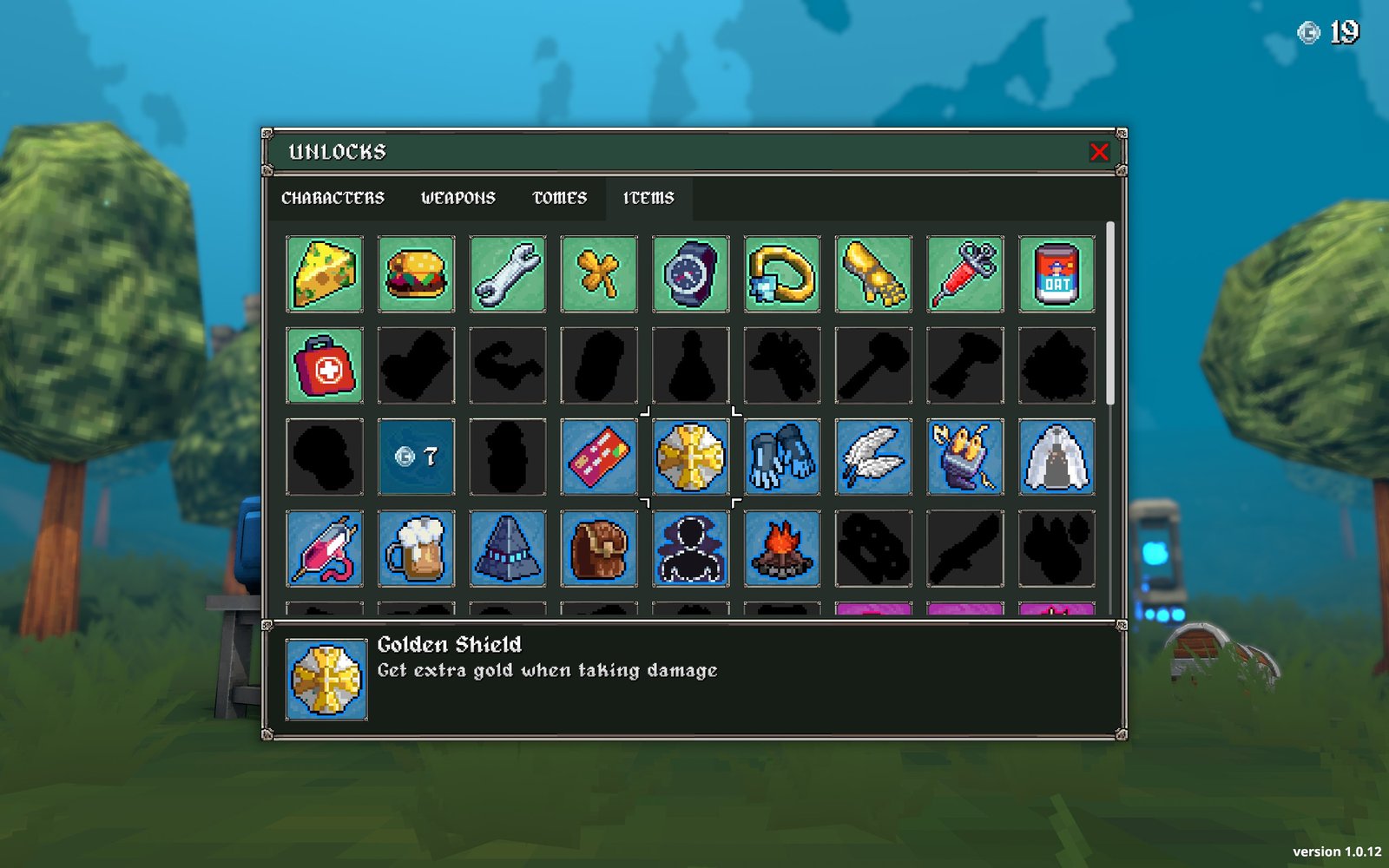The image size is (1389, 868).
Task: Choose the burger item
Action: coord(416,274)
